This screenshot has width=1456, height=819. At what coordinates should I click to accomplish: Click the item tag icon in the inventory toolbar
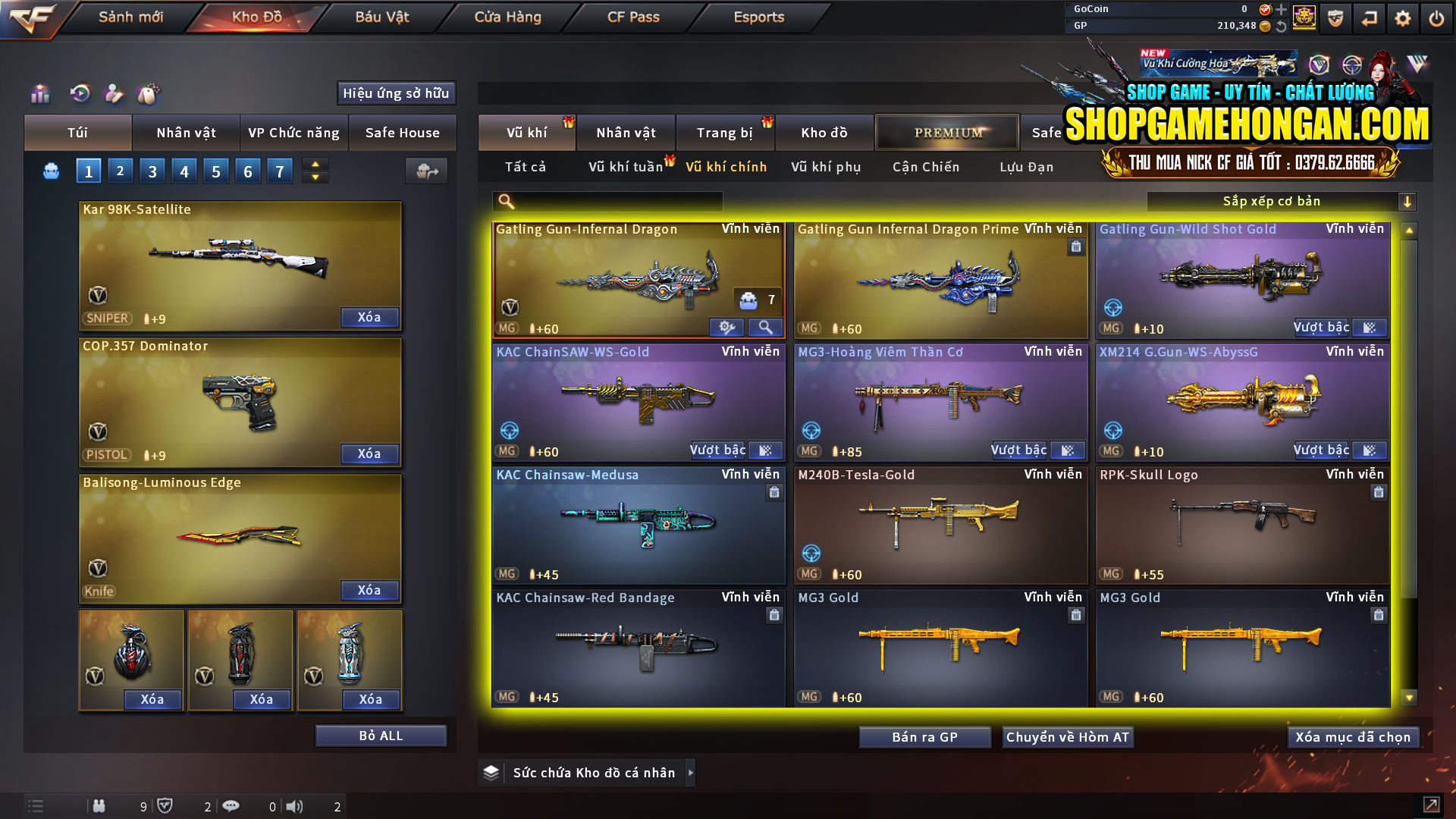pyautogui.click(x=150, y=94)
